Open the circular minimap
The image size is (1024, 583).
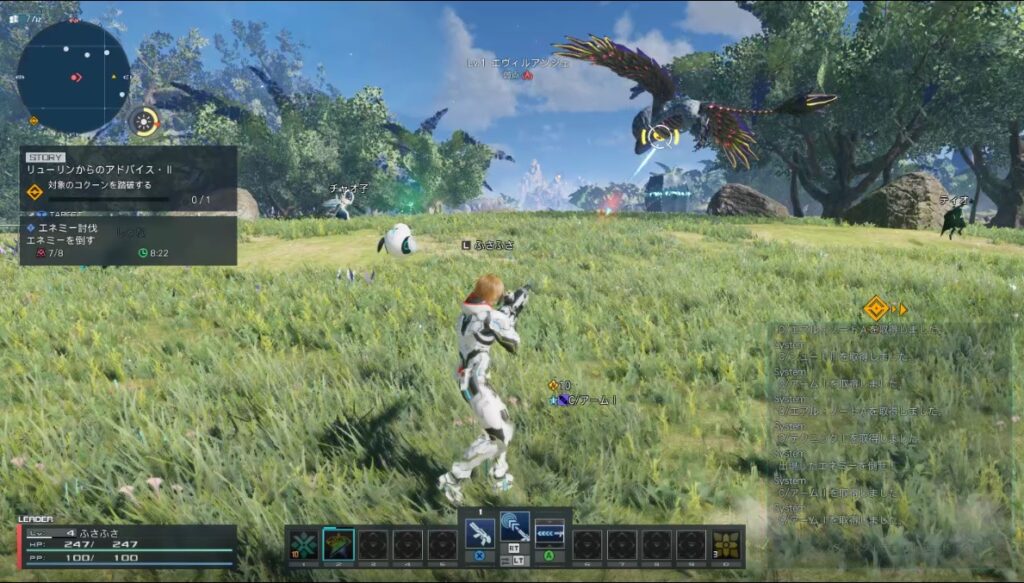[x=73, y=76]
